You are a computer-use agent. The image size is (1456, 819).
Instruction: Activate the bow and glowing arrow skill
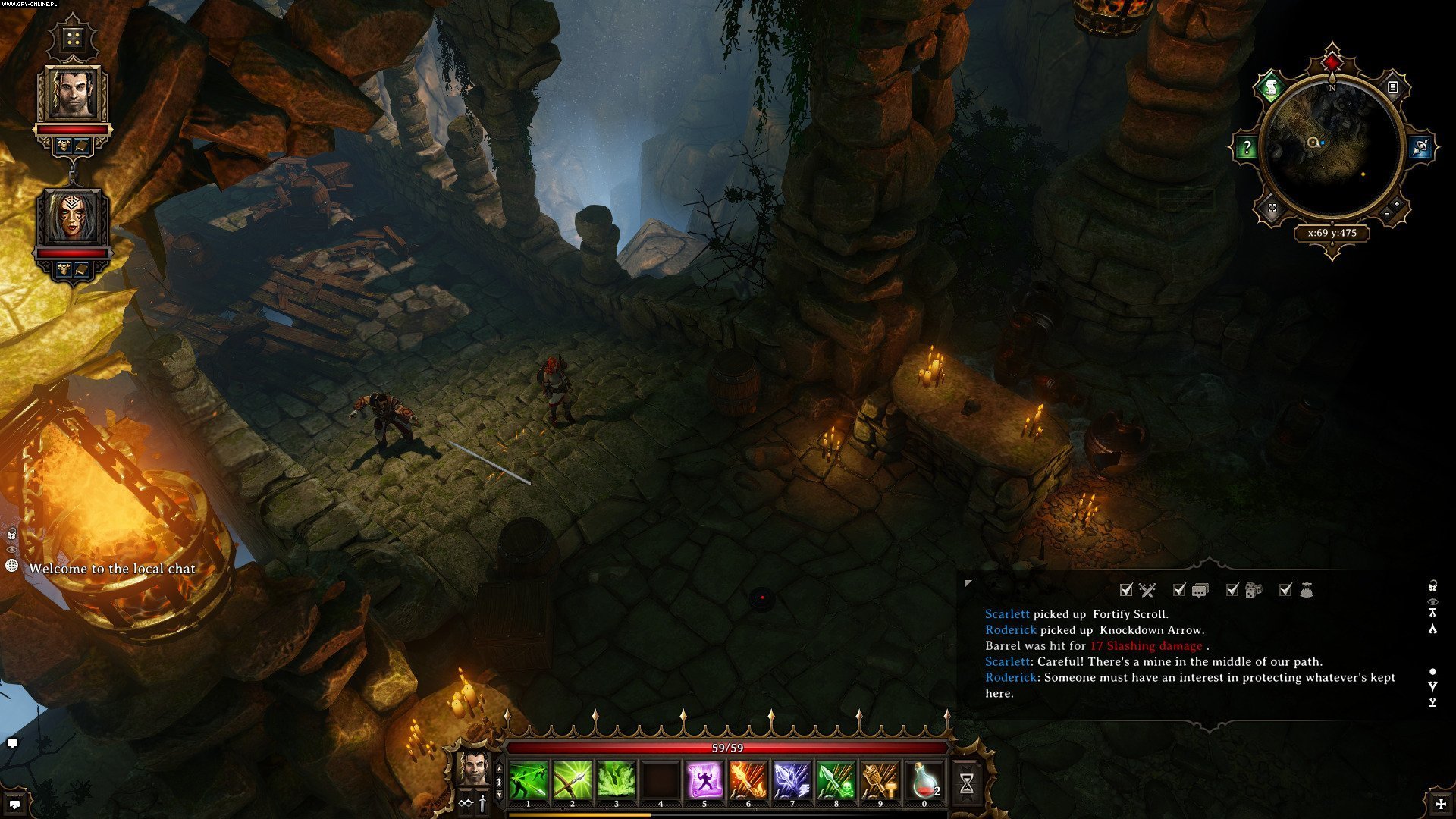pyautogui.click(x=573, y=781)
